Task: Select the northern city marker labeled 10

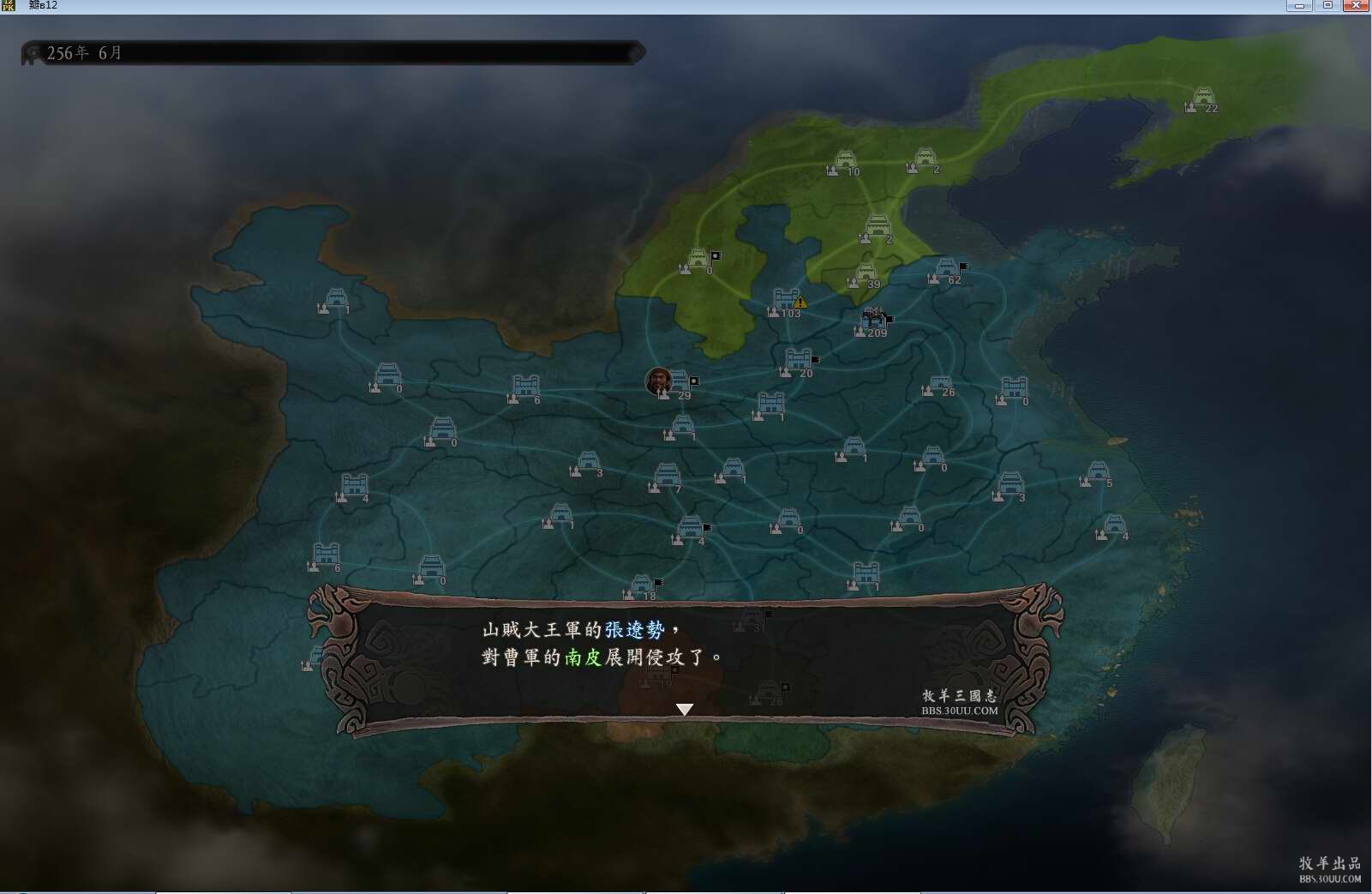Action: click(x=845, y=161)
